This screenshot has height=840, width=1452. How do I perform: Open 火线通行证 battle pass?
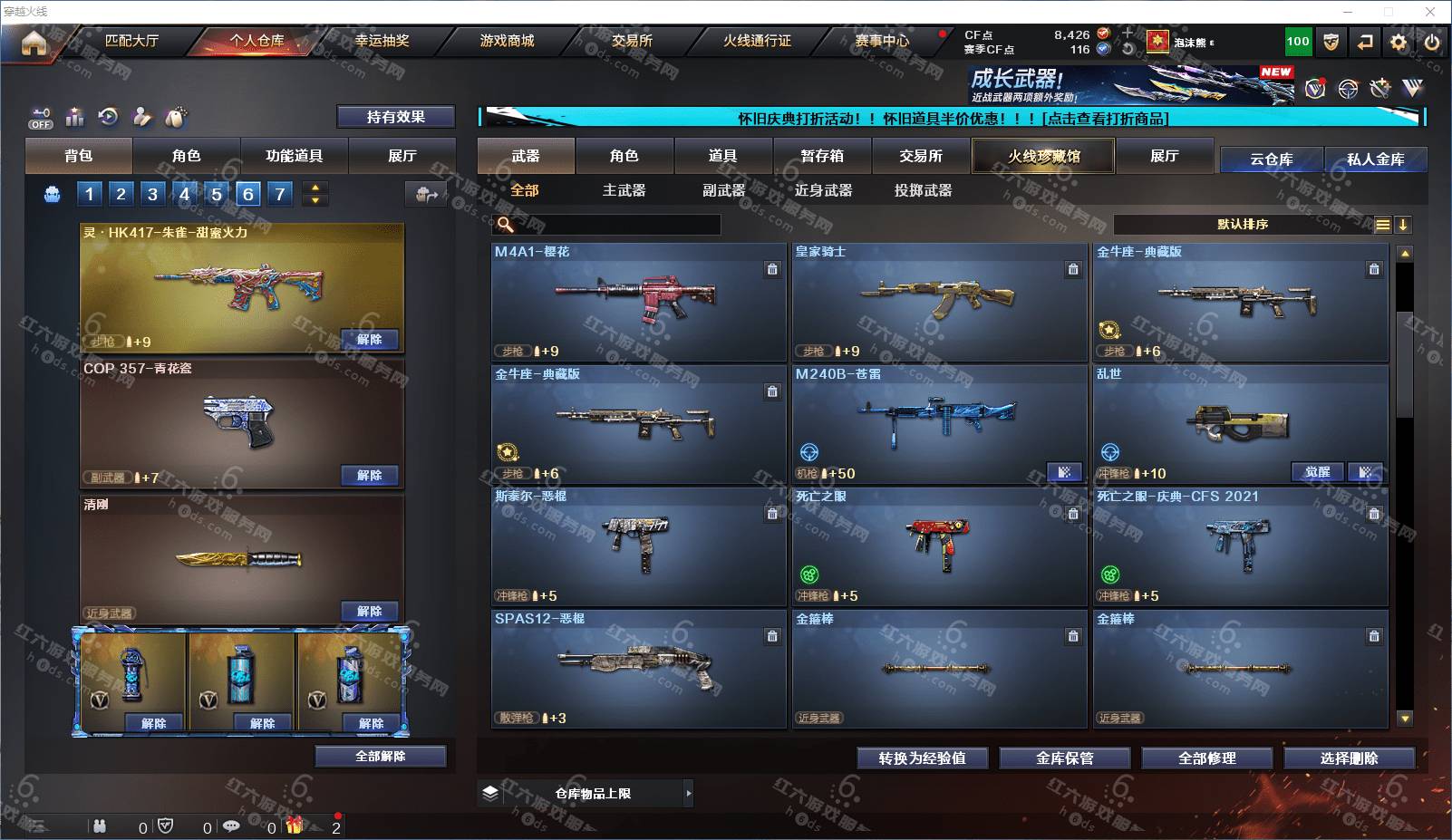[757, 41]
